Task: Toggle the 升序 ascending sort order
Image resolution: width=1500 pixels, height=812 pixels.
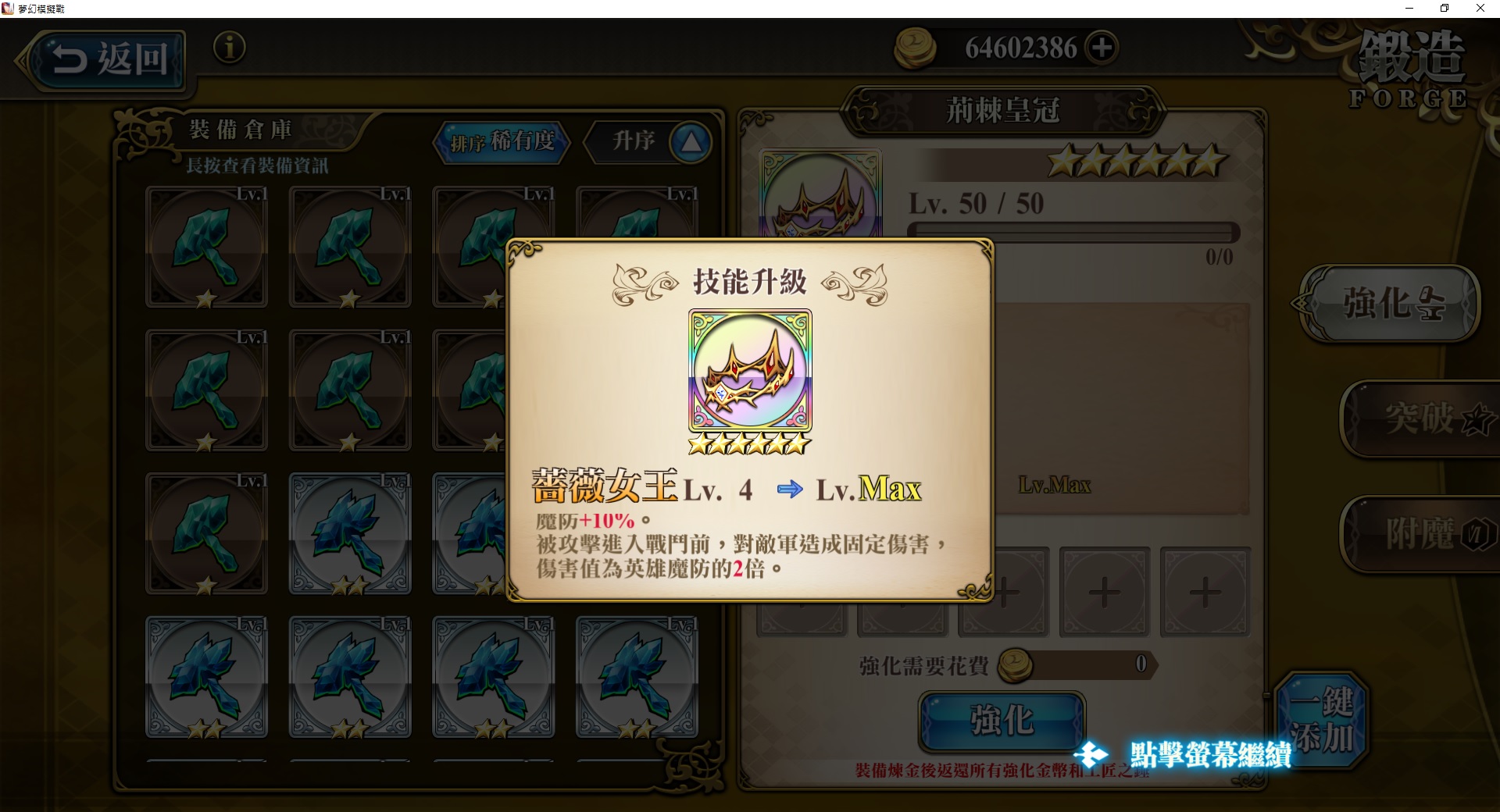Action: [x=633, y=142]
